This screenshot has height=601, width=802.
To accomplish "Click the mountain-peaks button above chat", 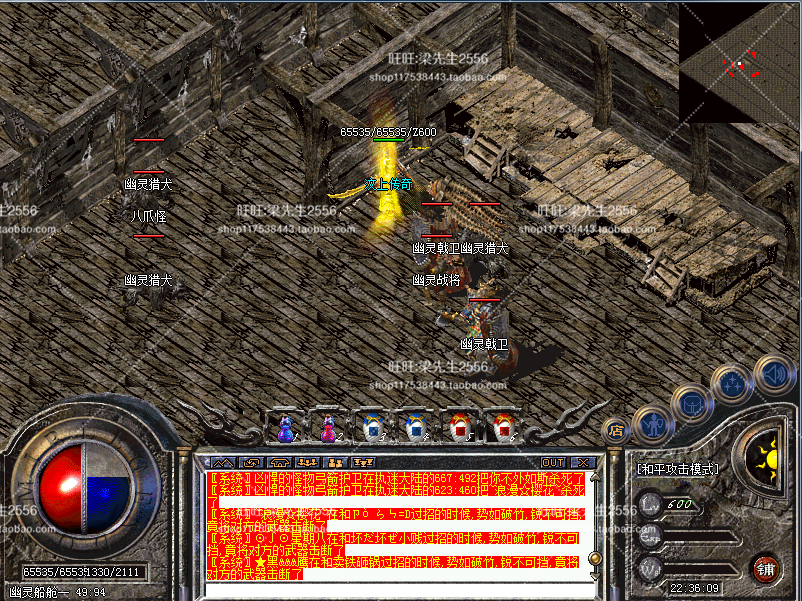I will tap(222, 463).
